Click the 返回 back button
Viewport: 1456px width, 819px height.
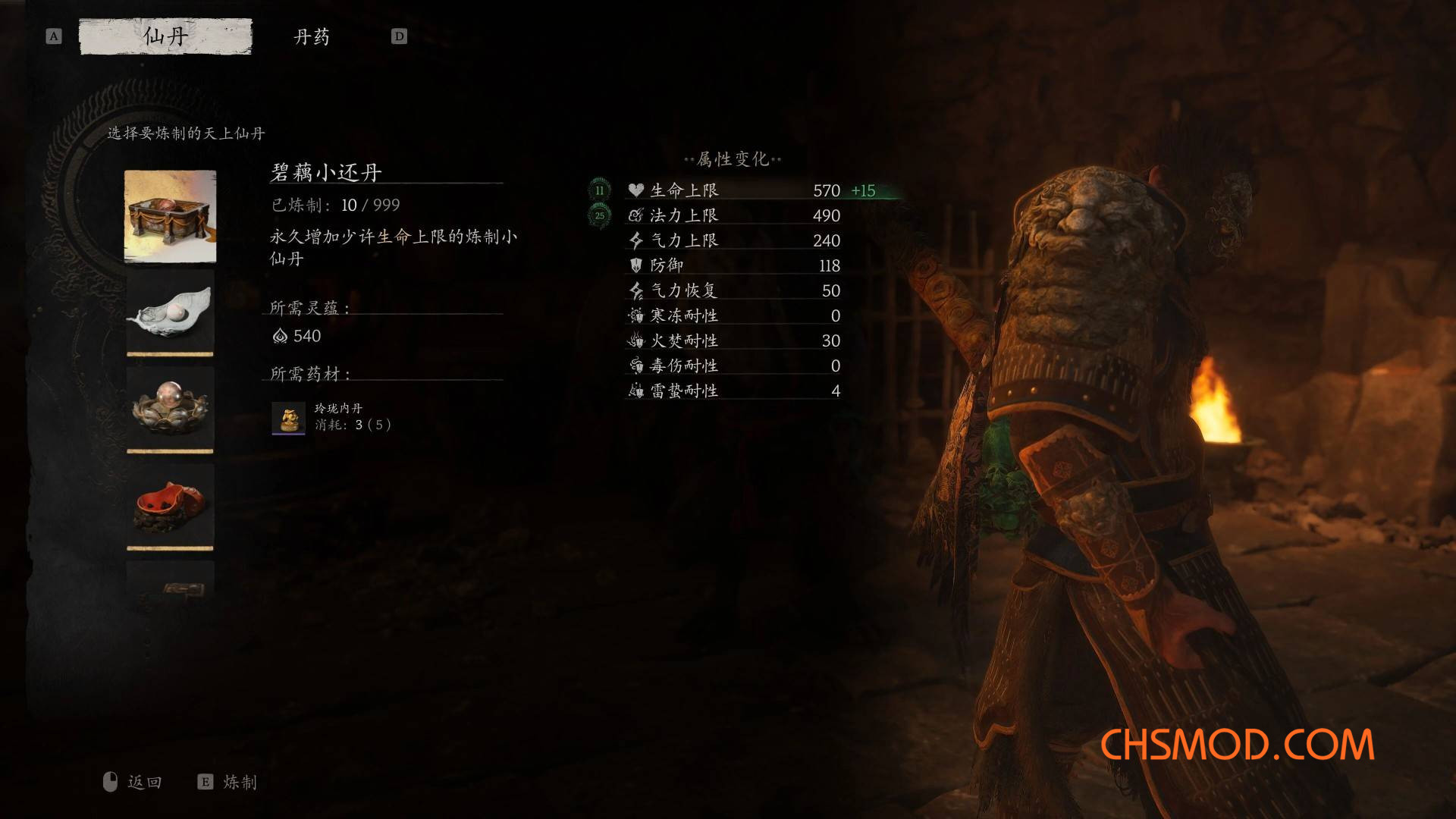point(140,782)
